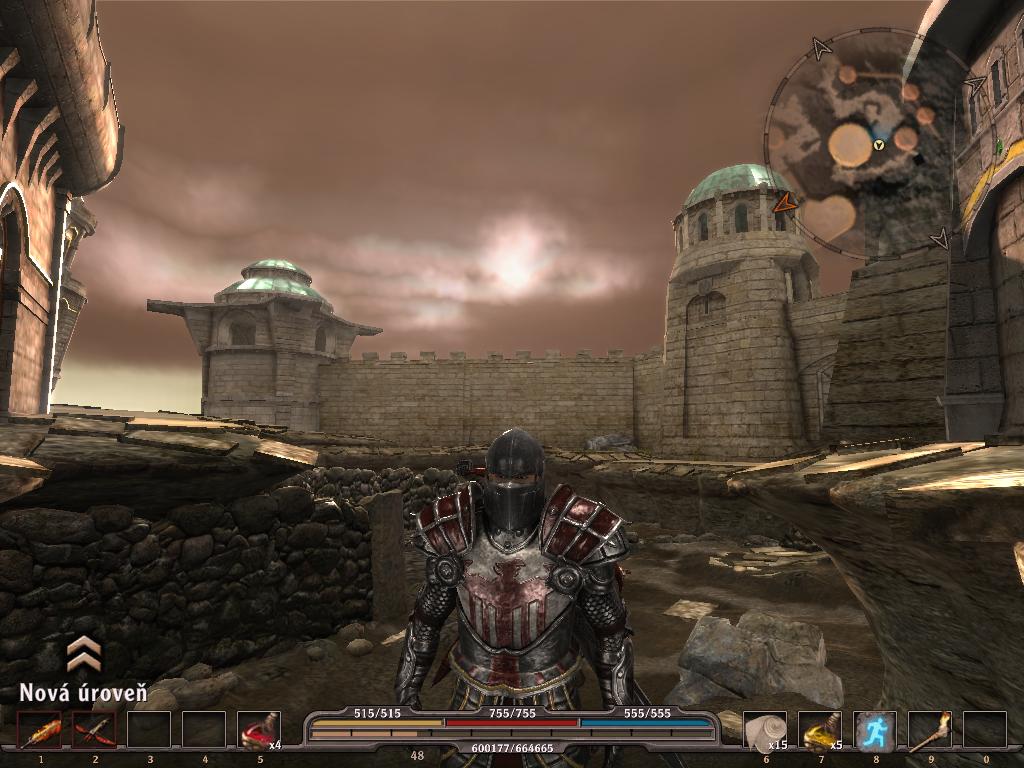Drink the yellow potion in slot 7
This screenshot has width=1024, height=768.
[x=820, y=730]
